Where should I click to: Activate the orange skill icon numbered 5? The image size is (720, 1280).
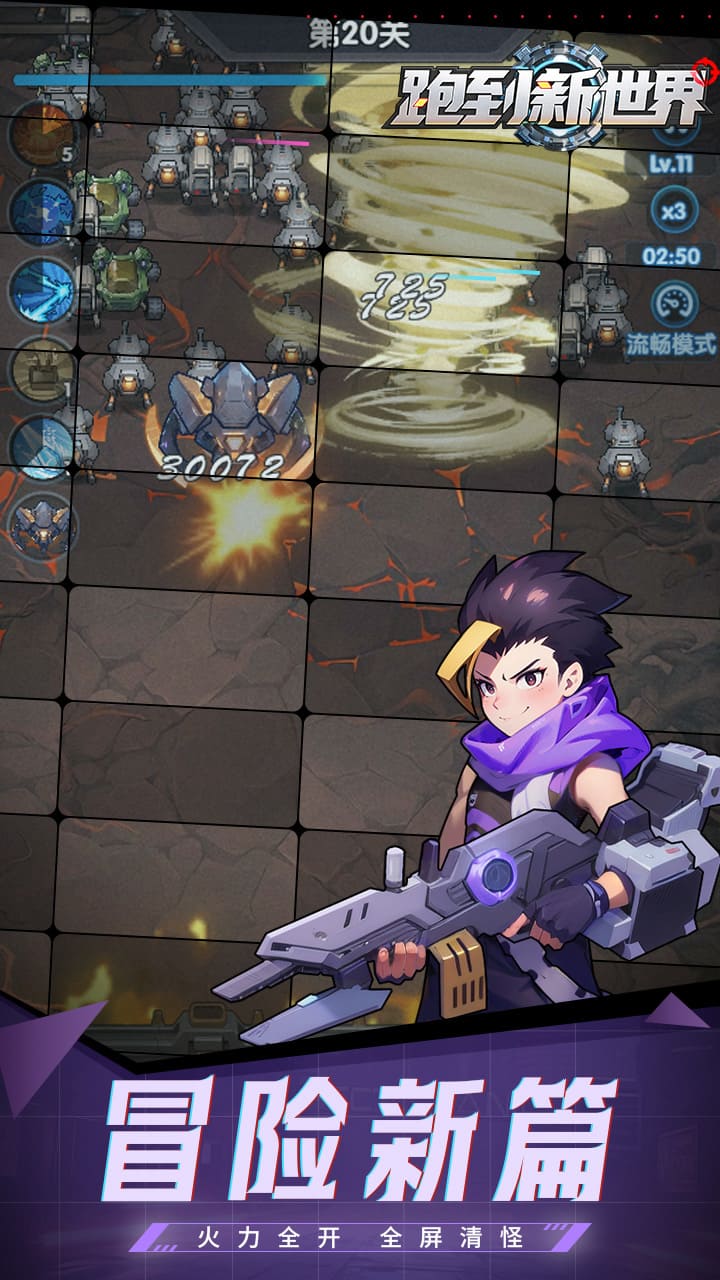tap(42, 133)
